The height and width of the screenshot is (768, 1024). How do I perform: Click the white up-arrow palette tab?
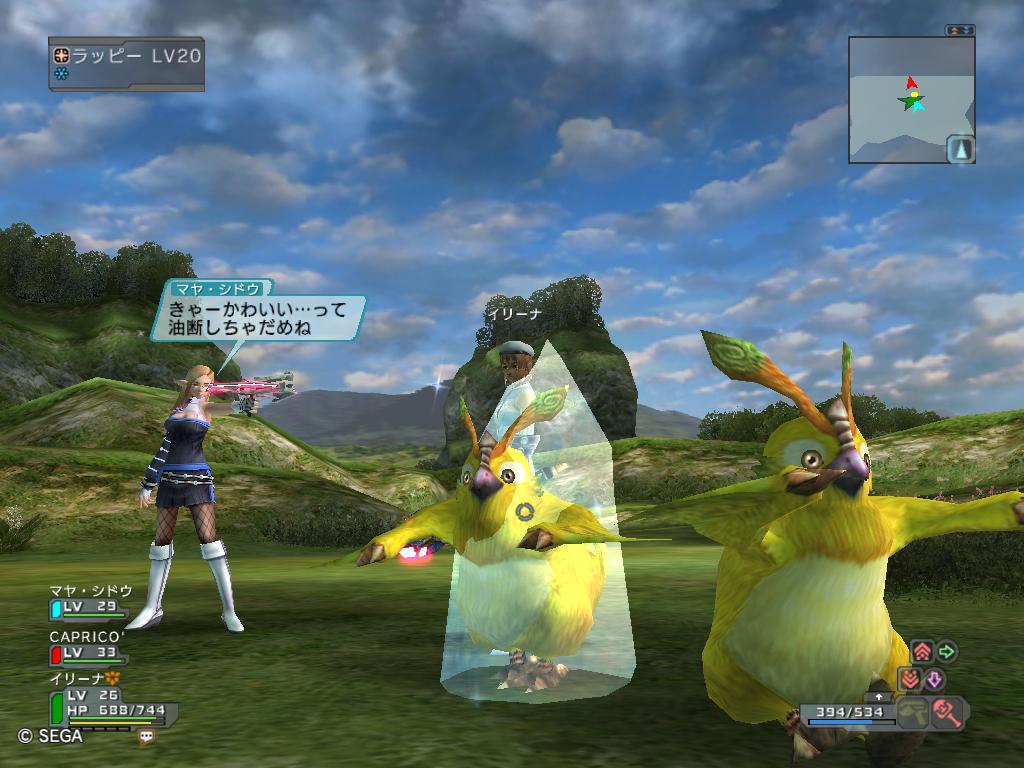click(880, 696)
